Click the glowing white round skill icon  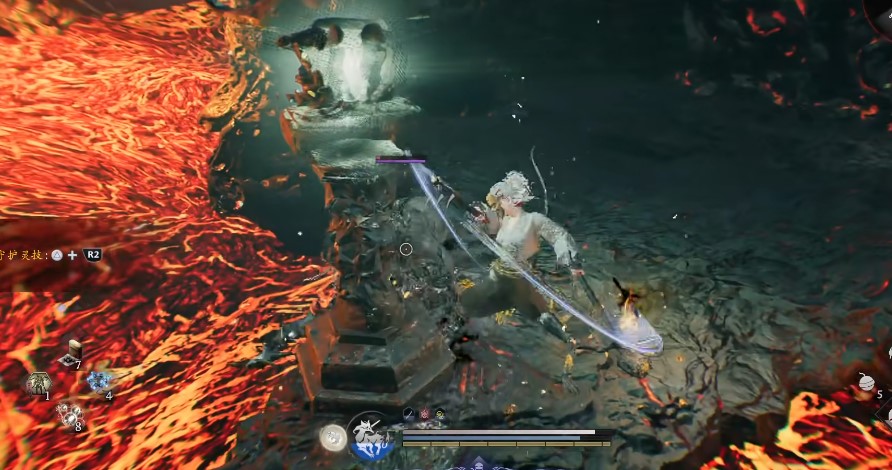(x=332, y=436)
